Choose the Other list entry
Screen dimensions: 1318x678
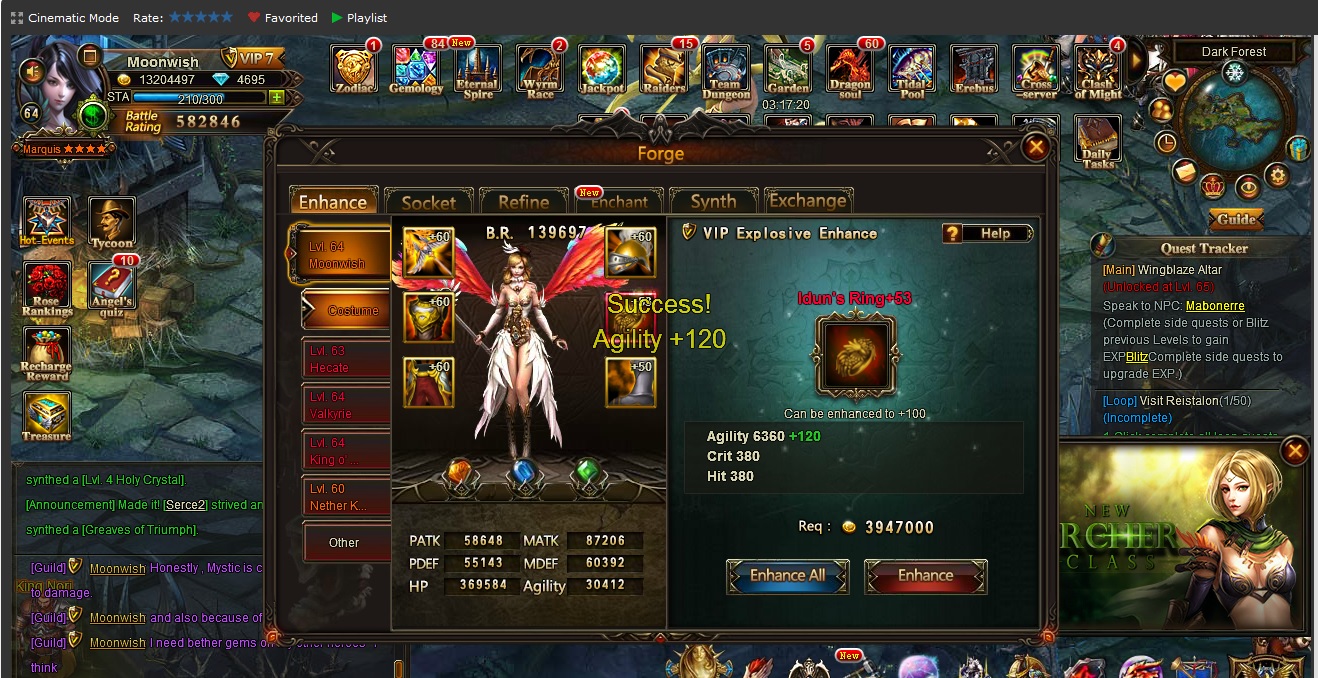[345, 543]
